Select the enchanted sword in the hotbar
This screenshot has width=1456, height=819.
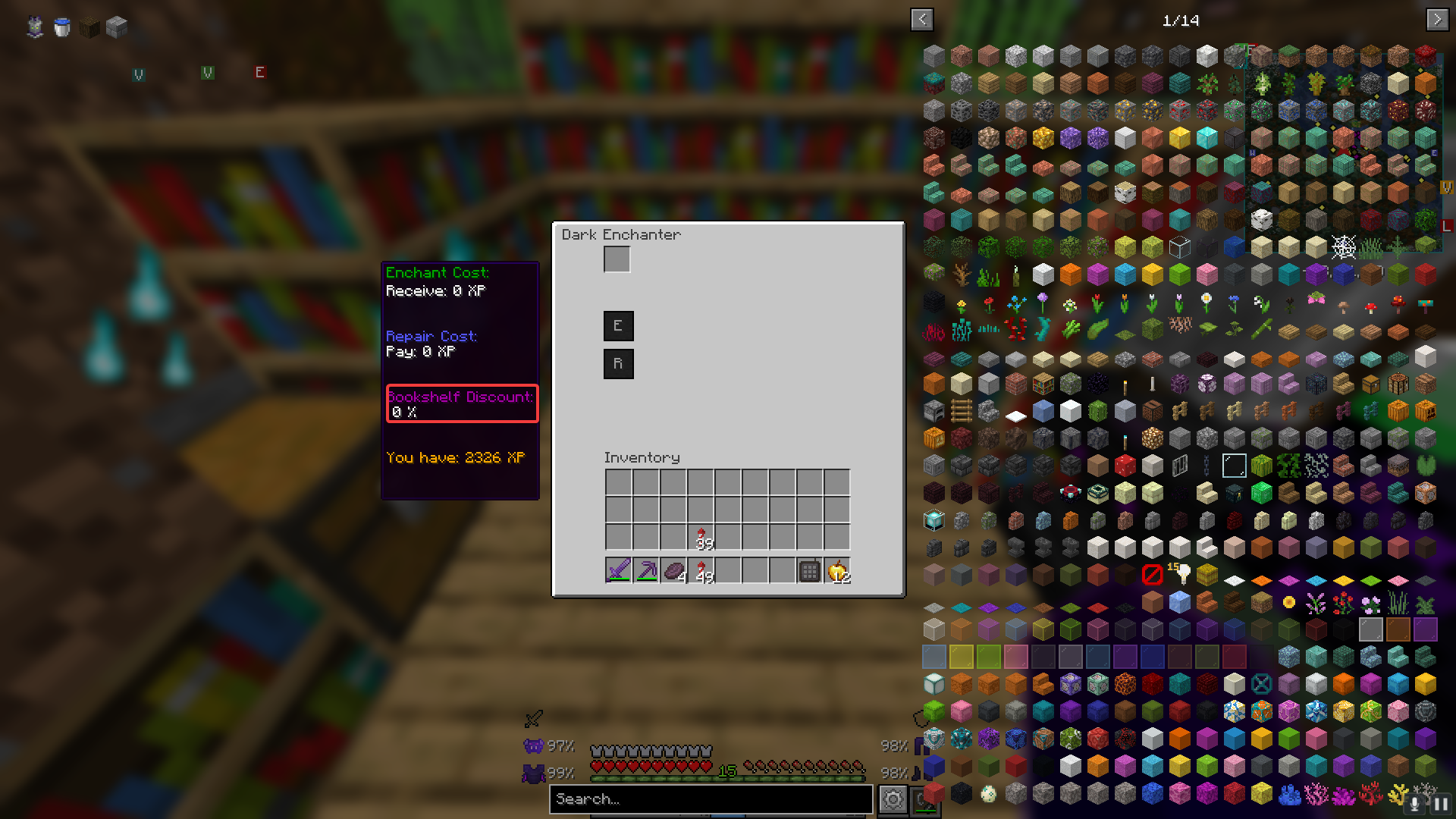click(617, 570)
